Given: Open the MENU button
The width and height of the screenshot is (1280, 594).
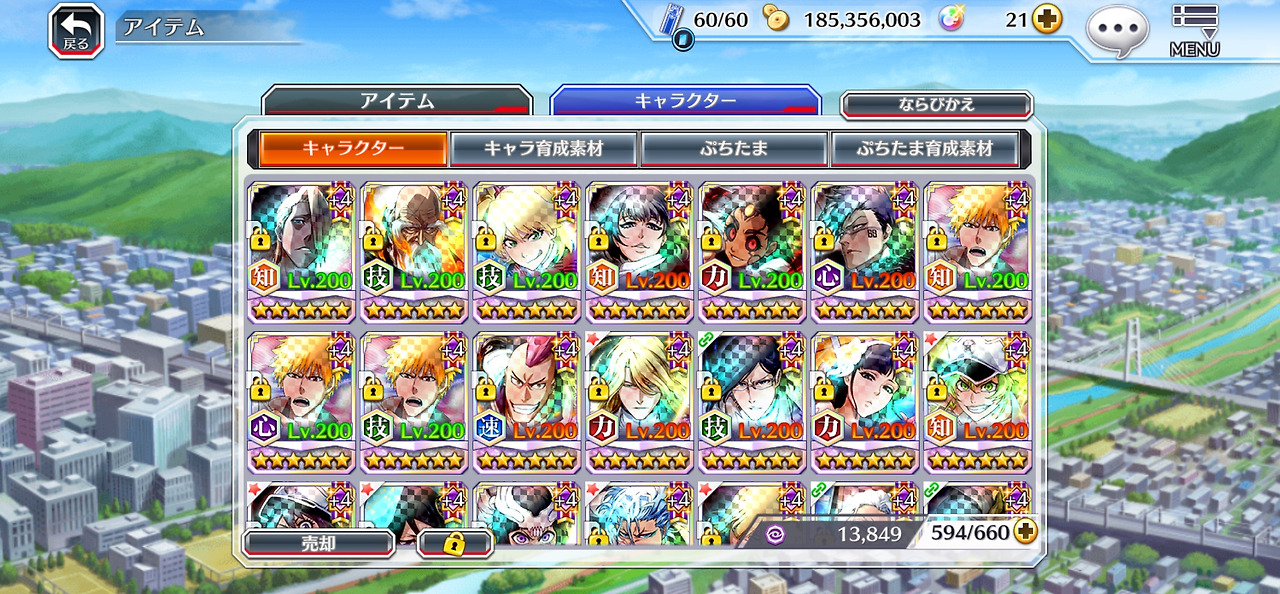Looking at the screenshot, I should tap(1195, 30).
